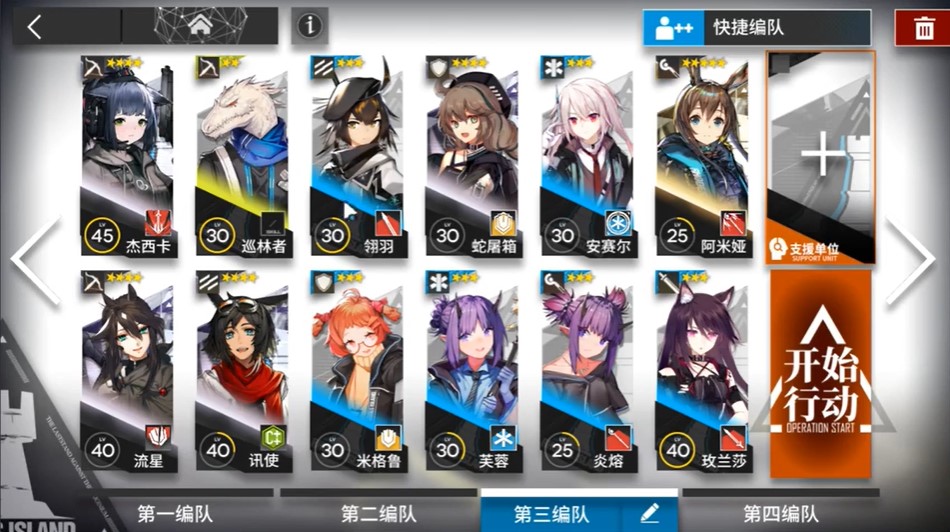This screenshot has height=532, width=950.
Task: Choose operator 翎羽 card
Action: pos(357,155)
